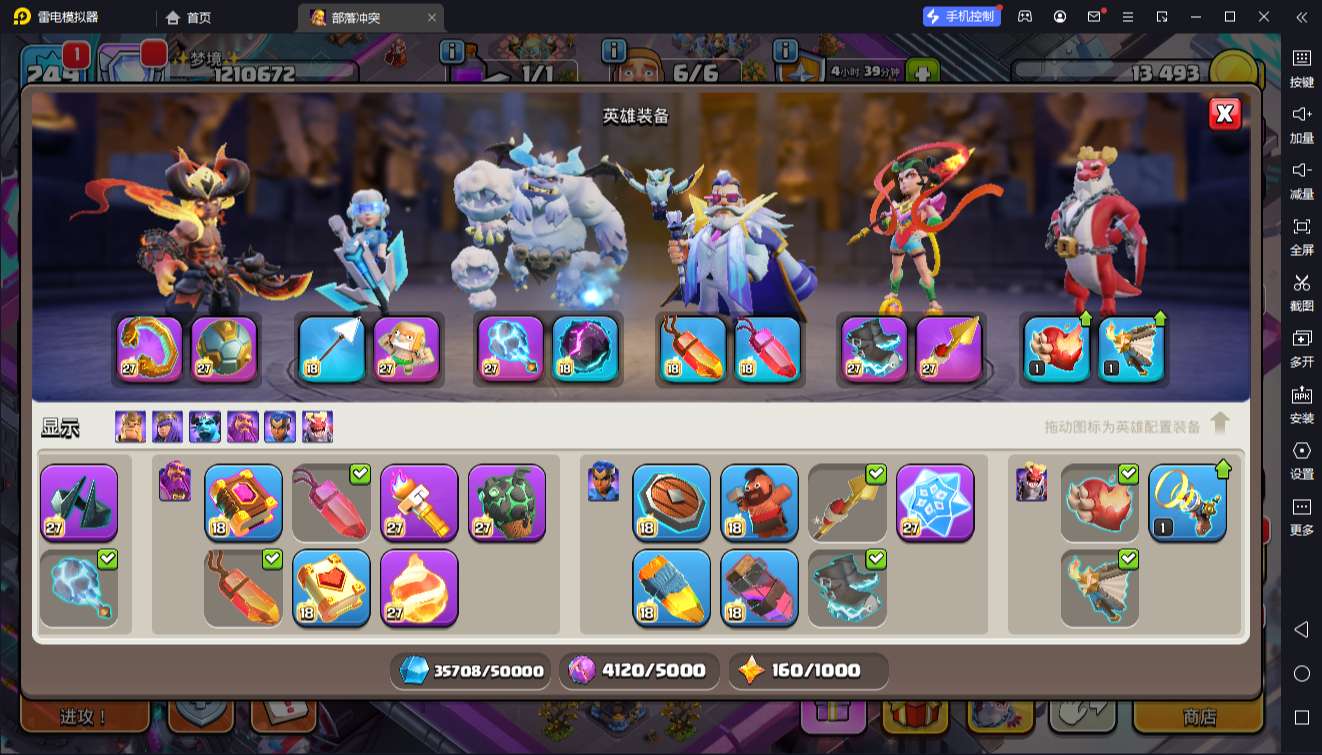
Task: Open the emulator screenshot tool
Action: 1301,290
